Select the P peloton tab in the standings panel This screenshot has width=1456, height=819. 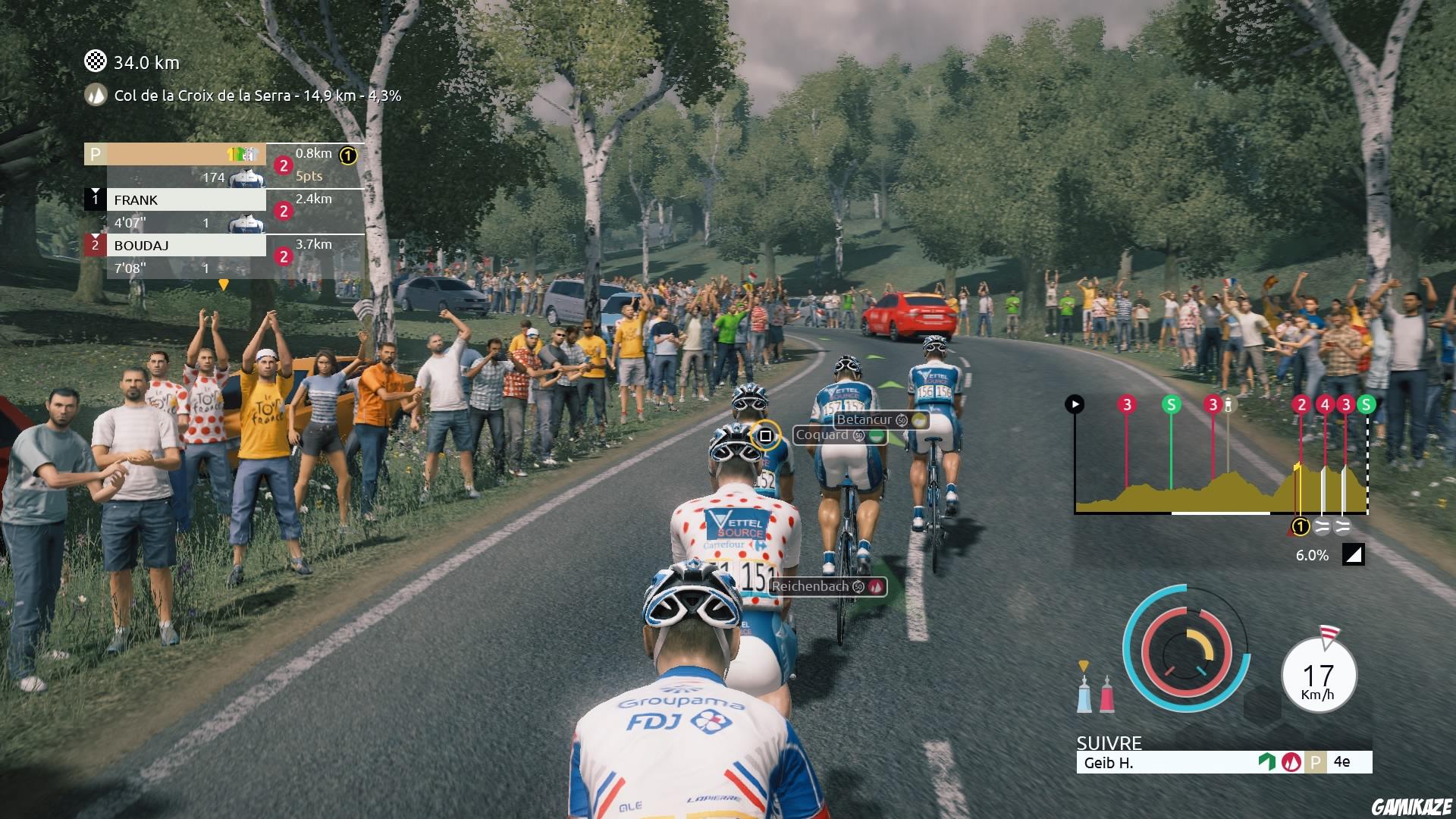pyautogui.click(x=94, y=153)
